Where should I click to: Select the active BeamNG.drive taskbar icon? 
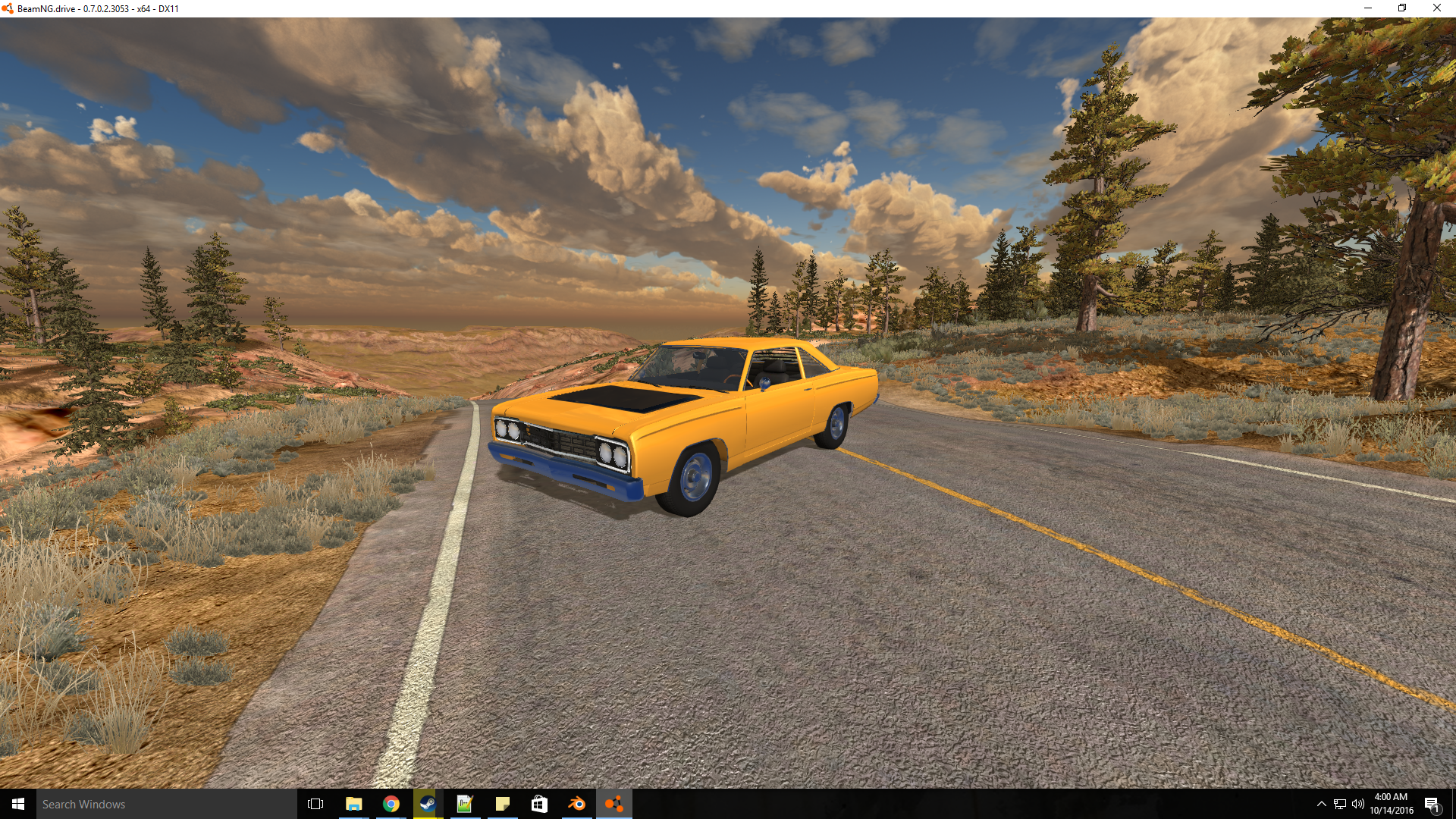[614, 804]
